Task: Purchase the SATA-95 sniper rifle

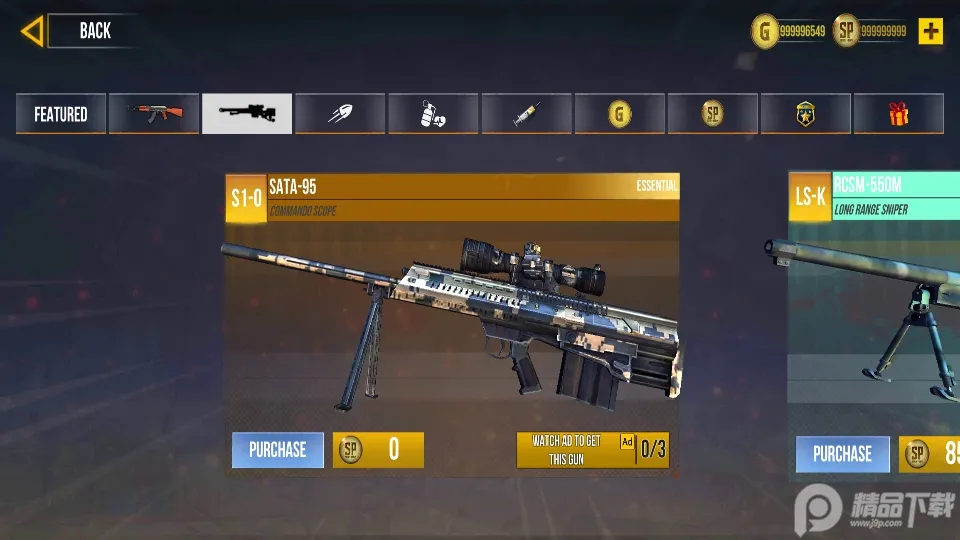Action: tap(278, 450)
